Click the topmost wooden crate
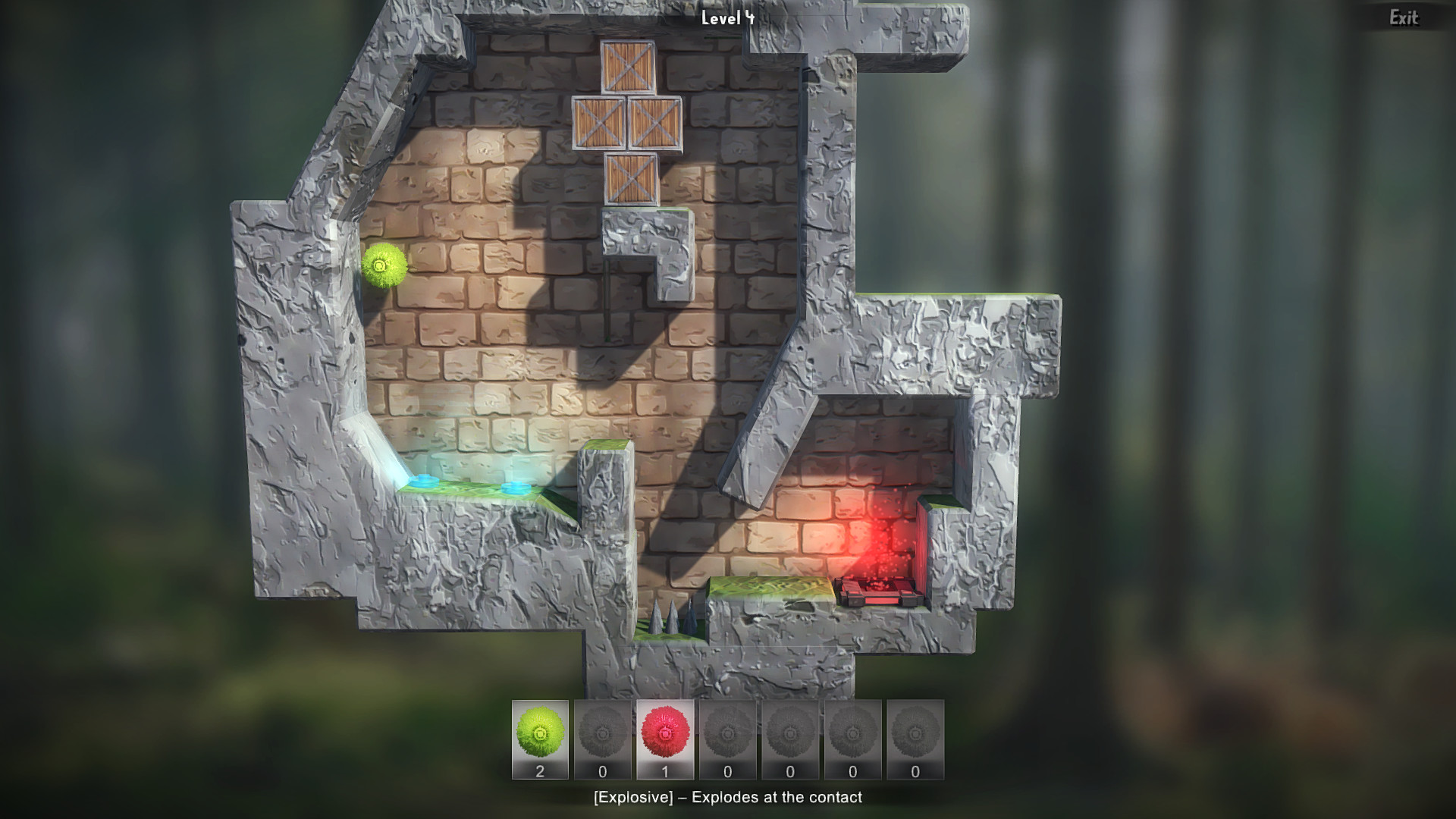Screen dimensions: 1456x819 tap(626, 65)
